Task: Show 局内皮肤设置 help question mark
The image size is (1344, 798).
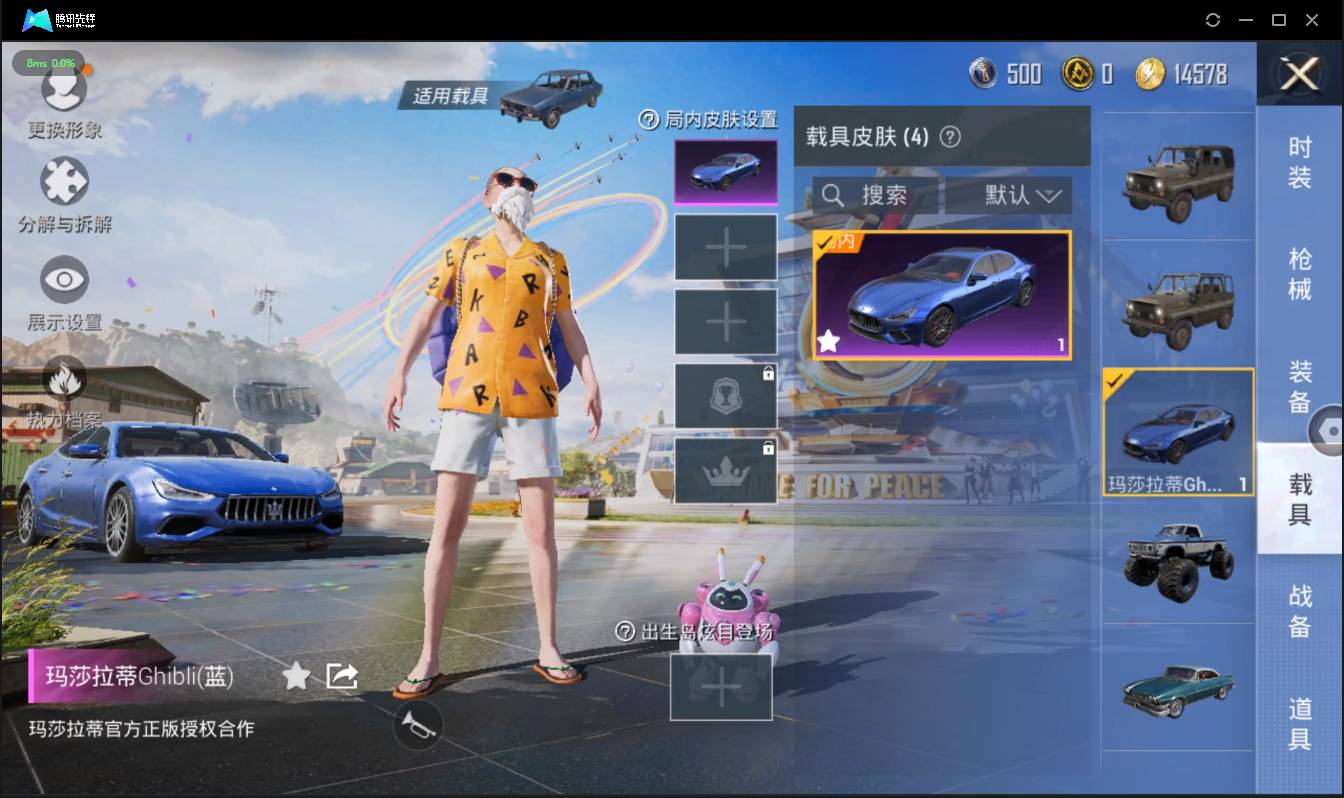Action: click(x=649, y=120)
